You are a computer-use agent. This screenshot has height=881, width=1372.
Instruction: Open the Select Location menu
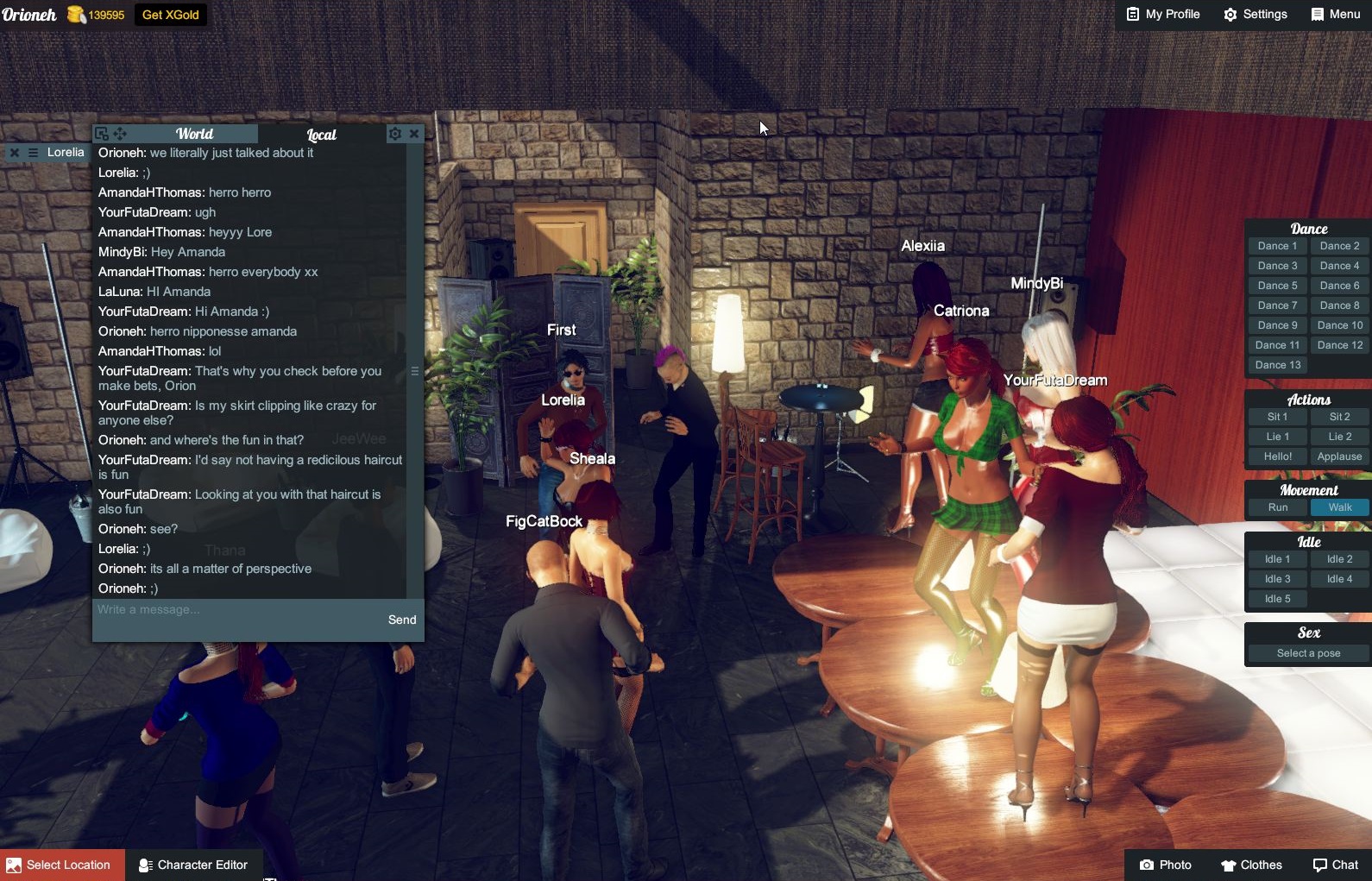(62, 865)
